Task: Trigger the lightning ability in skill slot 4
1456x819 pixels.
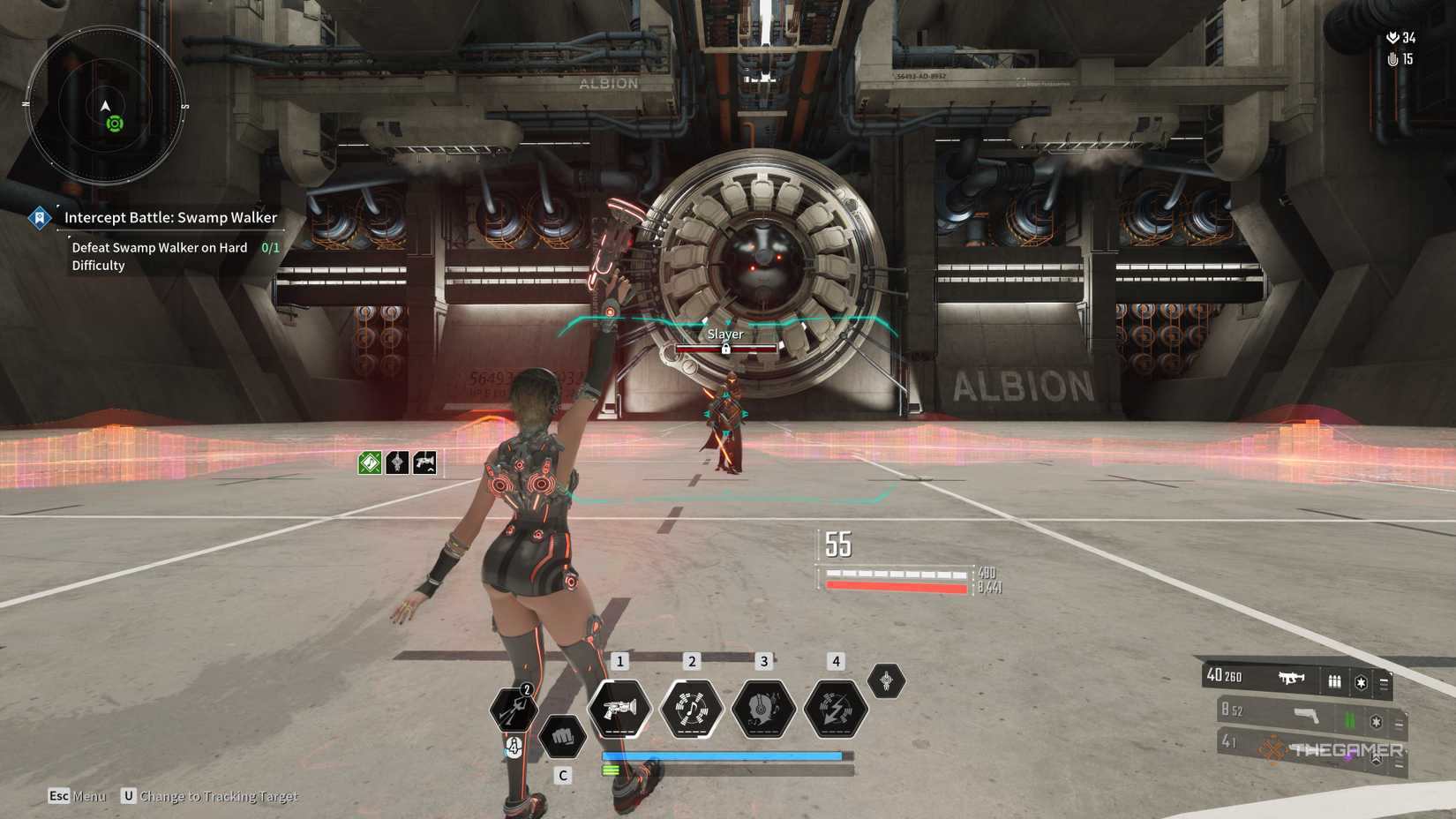Action: point(836,709)
